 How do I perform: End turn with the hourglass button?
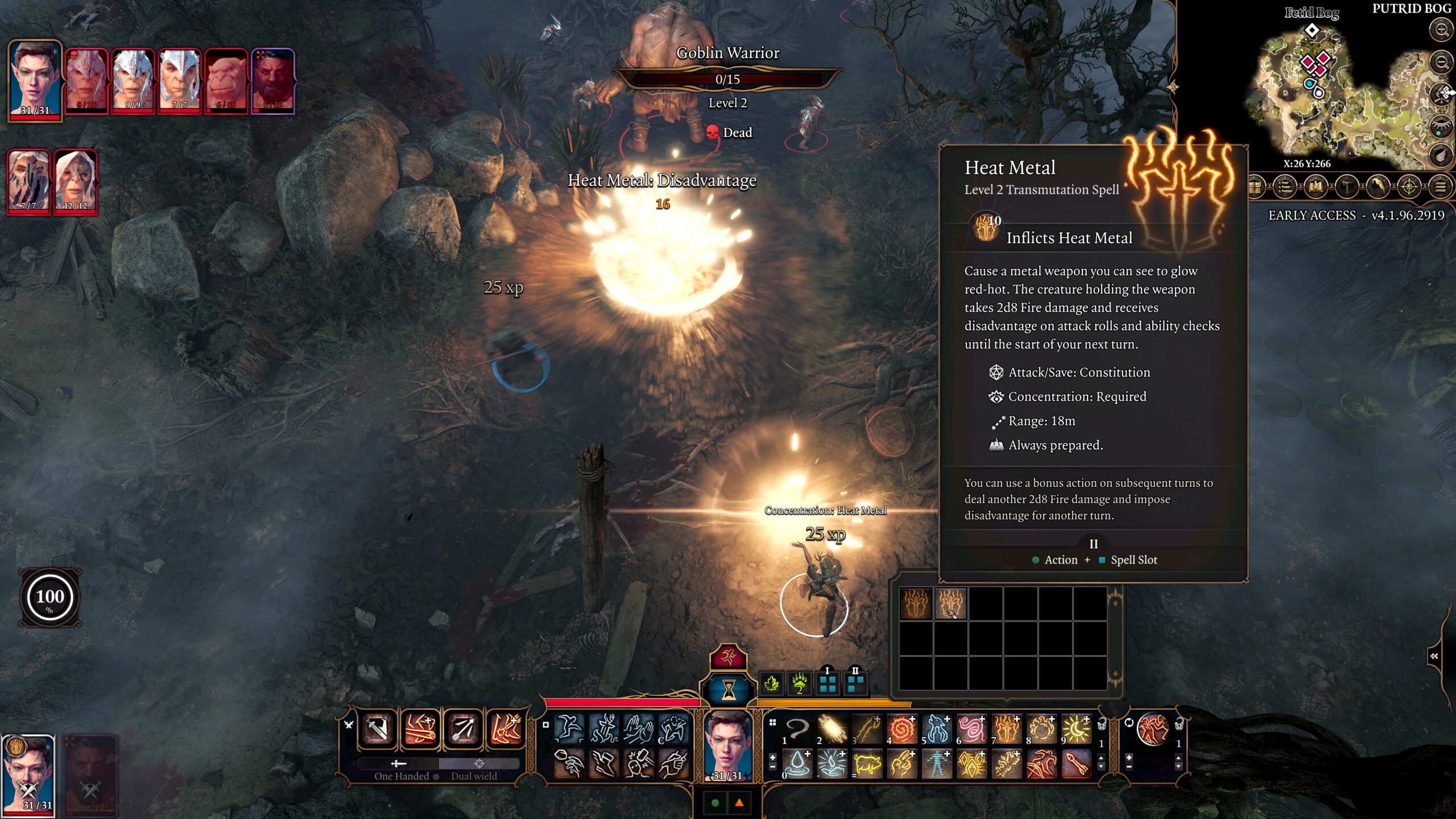(728, 689)
